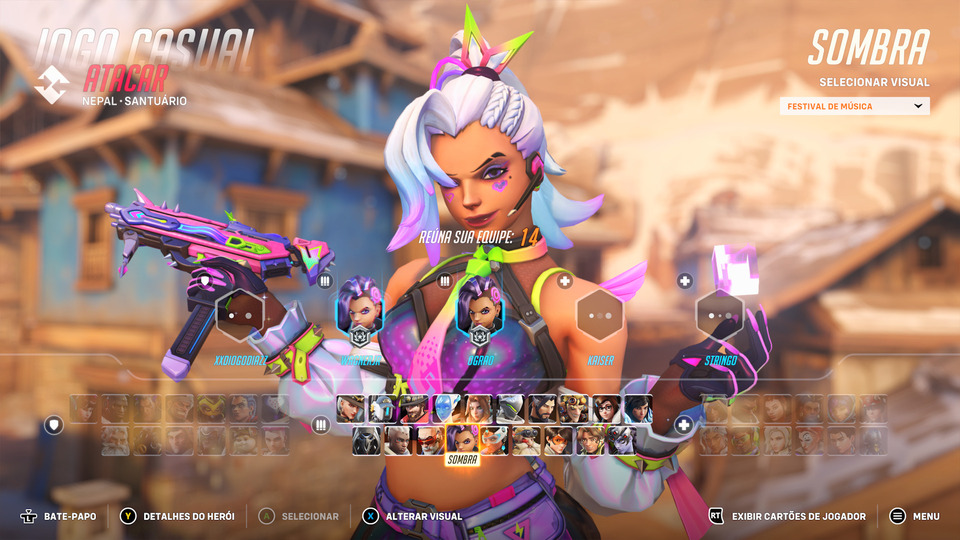The image size is (960, 540).
Task: Open the Festival de Música skin dropdown
Action: point(854,106)
